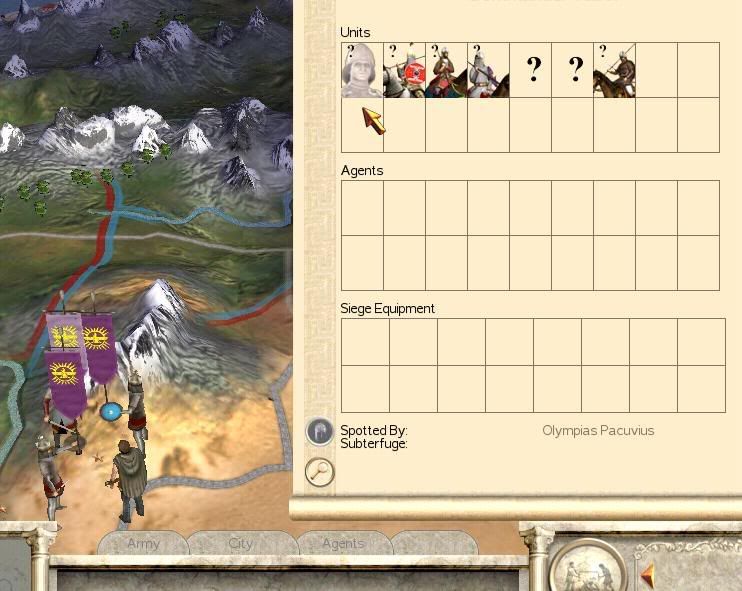742x591 pixels.
Task: Click the helmet icon beside Spotted By
Action: pyautogui.click(x=319, y=431)
